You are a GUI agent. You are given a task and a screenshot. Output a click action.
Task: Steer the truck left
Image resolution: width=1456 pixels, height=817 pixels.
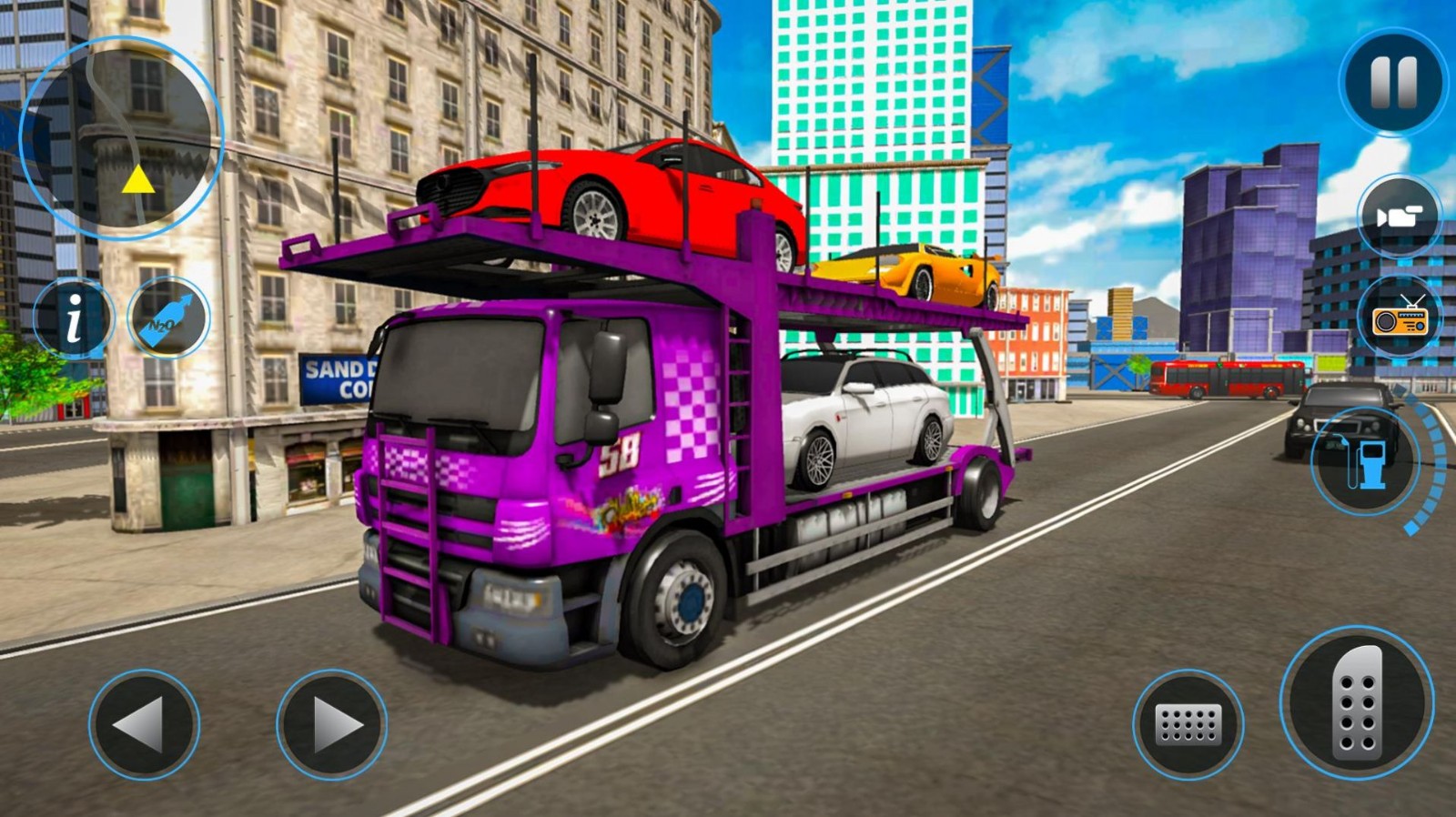144,724
